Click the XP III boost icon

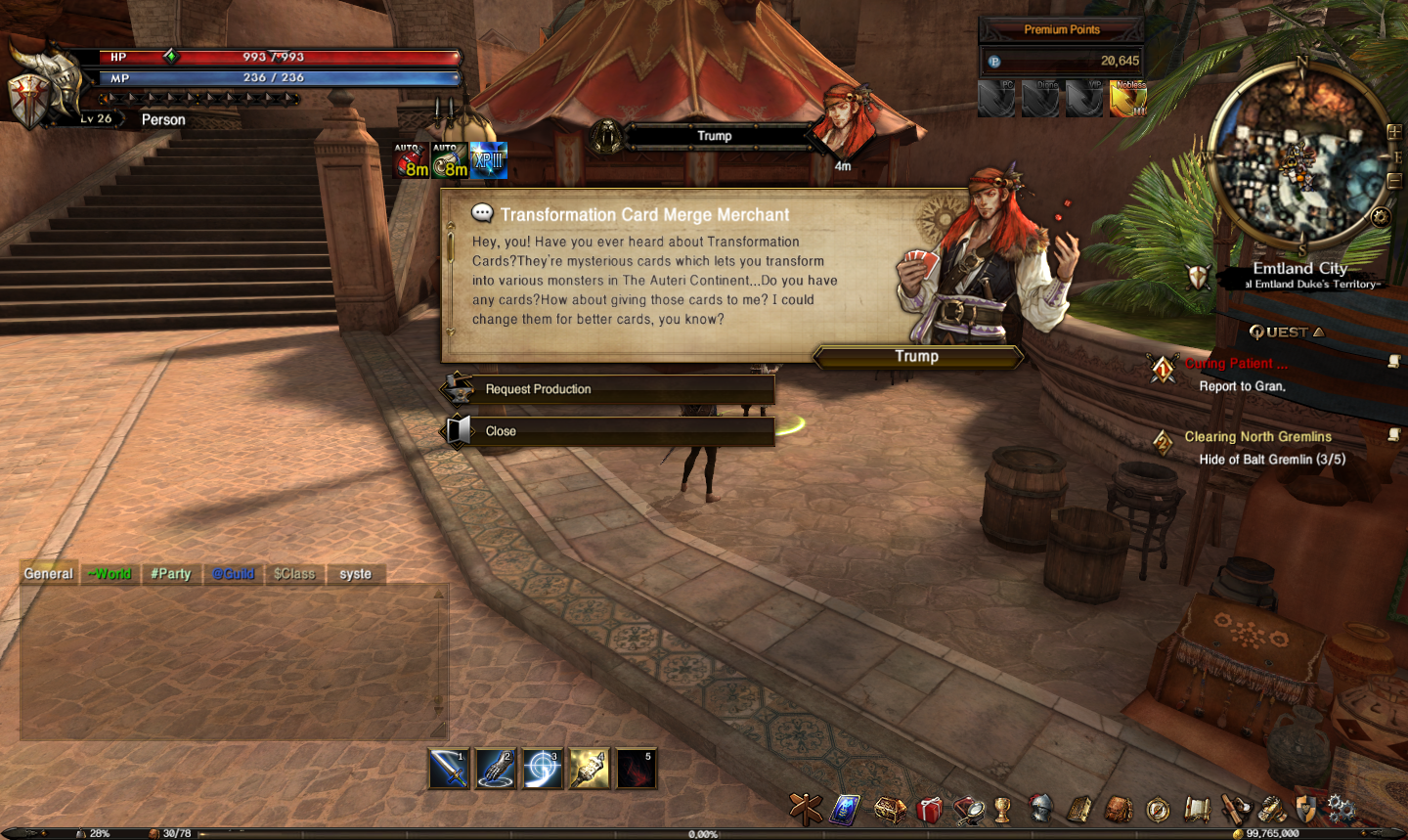click(488, 161)
